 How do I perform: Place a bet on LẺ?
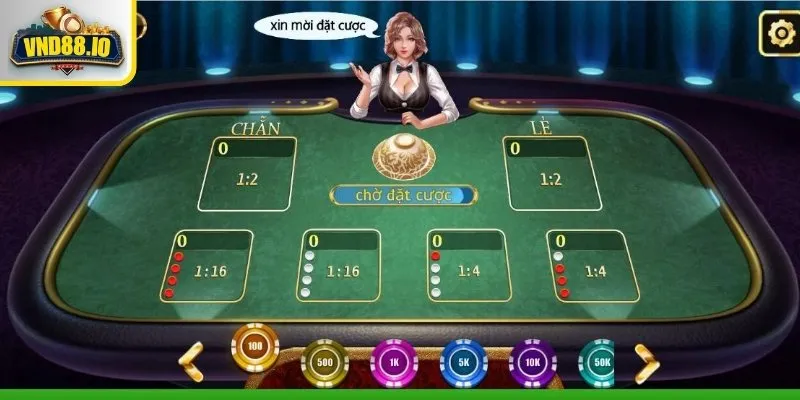[x=549, y=175]
